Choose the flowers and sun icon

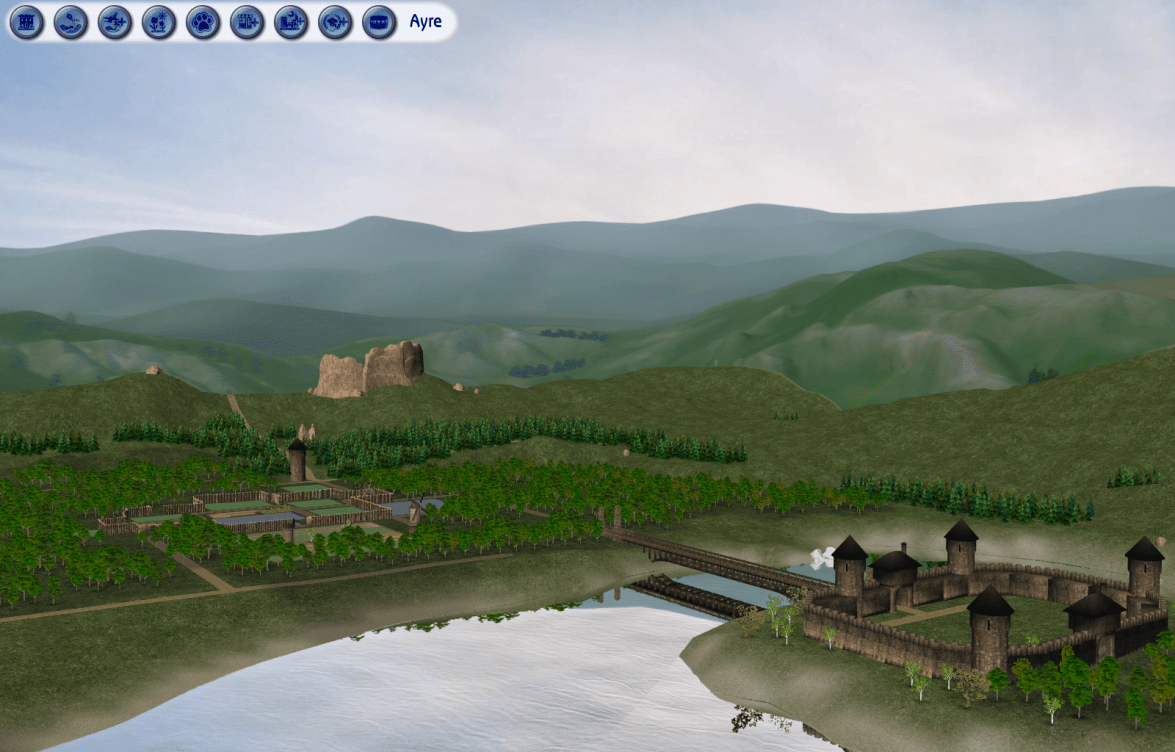(159, 22)
